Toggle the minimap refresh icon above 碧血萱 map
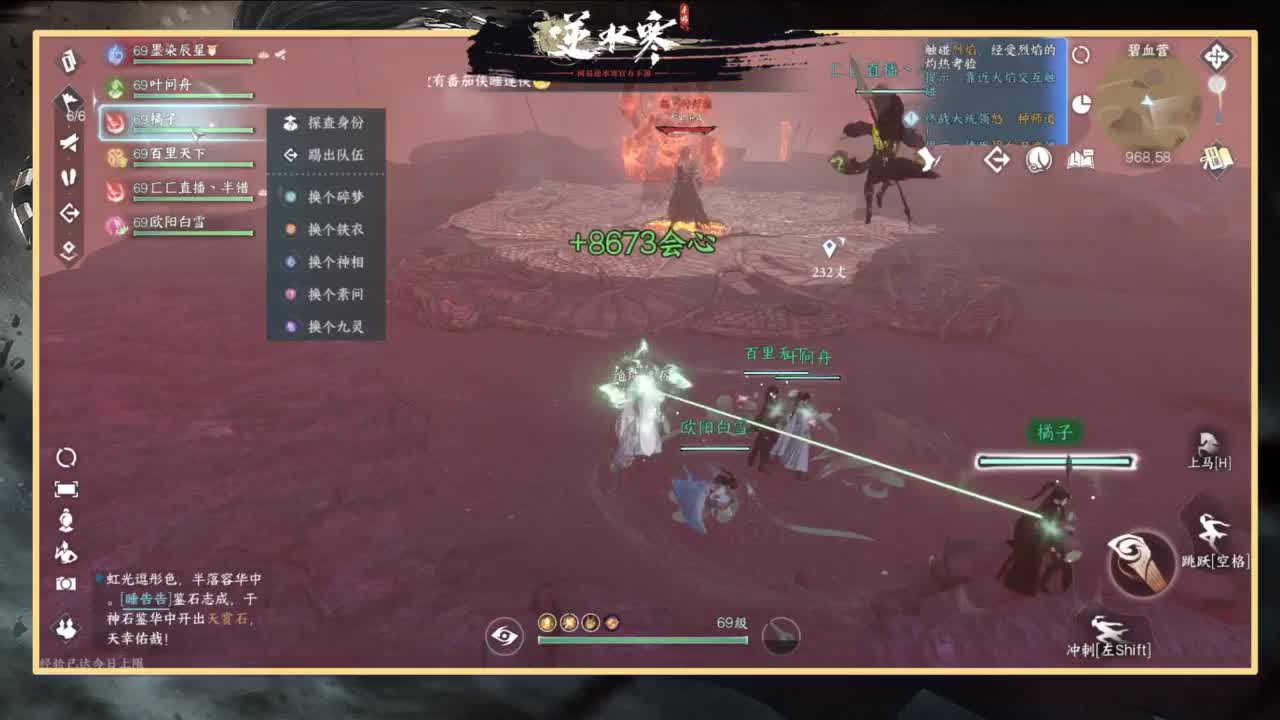The image size is (1280, 720). coord(1081,57)
